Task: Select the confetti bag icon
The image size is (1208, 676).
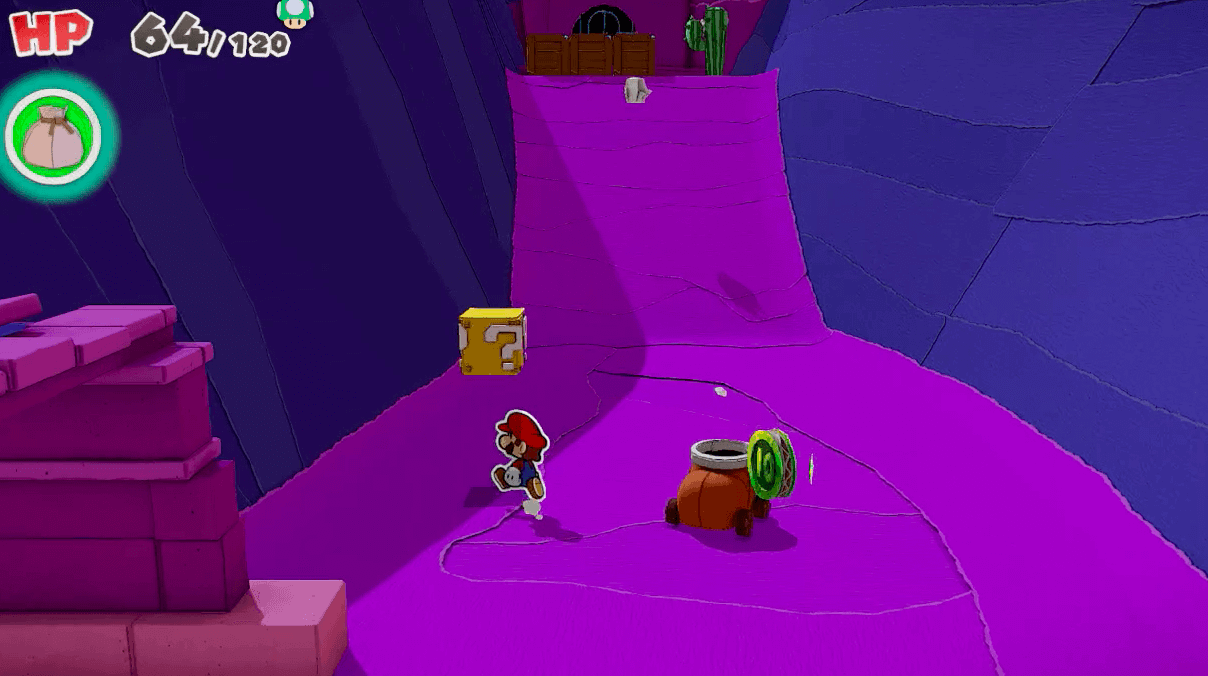Action: click(54, 137)
